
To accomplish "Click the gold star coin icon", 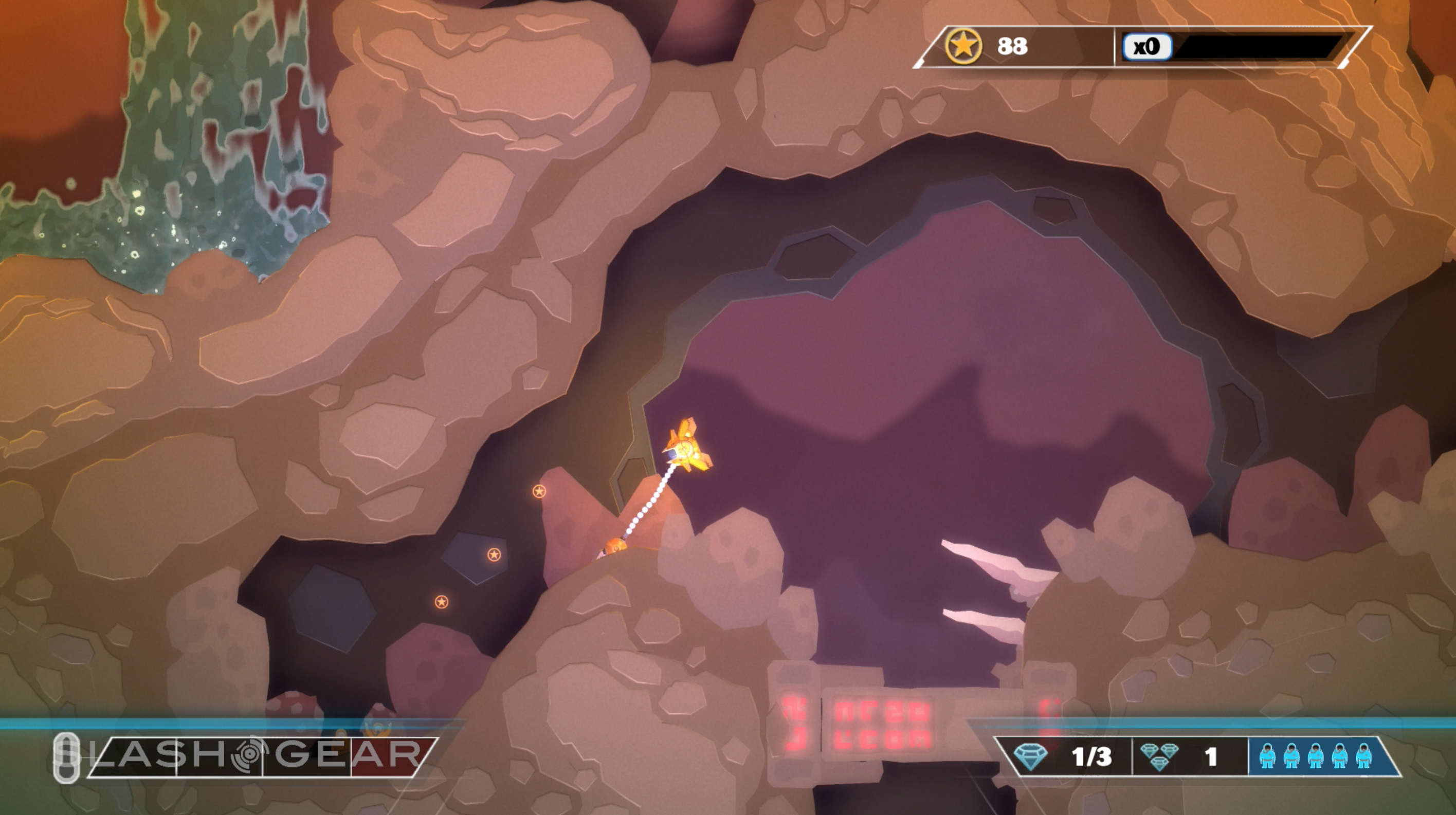I will pos(963,46).
